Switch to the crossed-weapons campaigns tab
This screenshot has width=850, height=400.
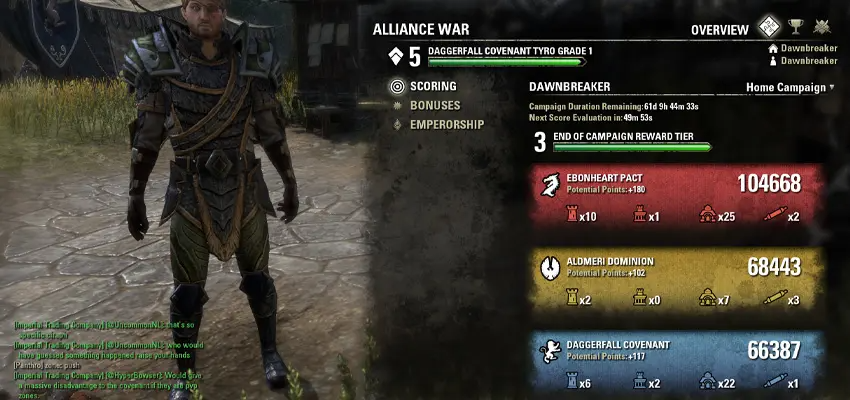822,28
